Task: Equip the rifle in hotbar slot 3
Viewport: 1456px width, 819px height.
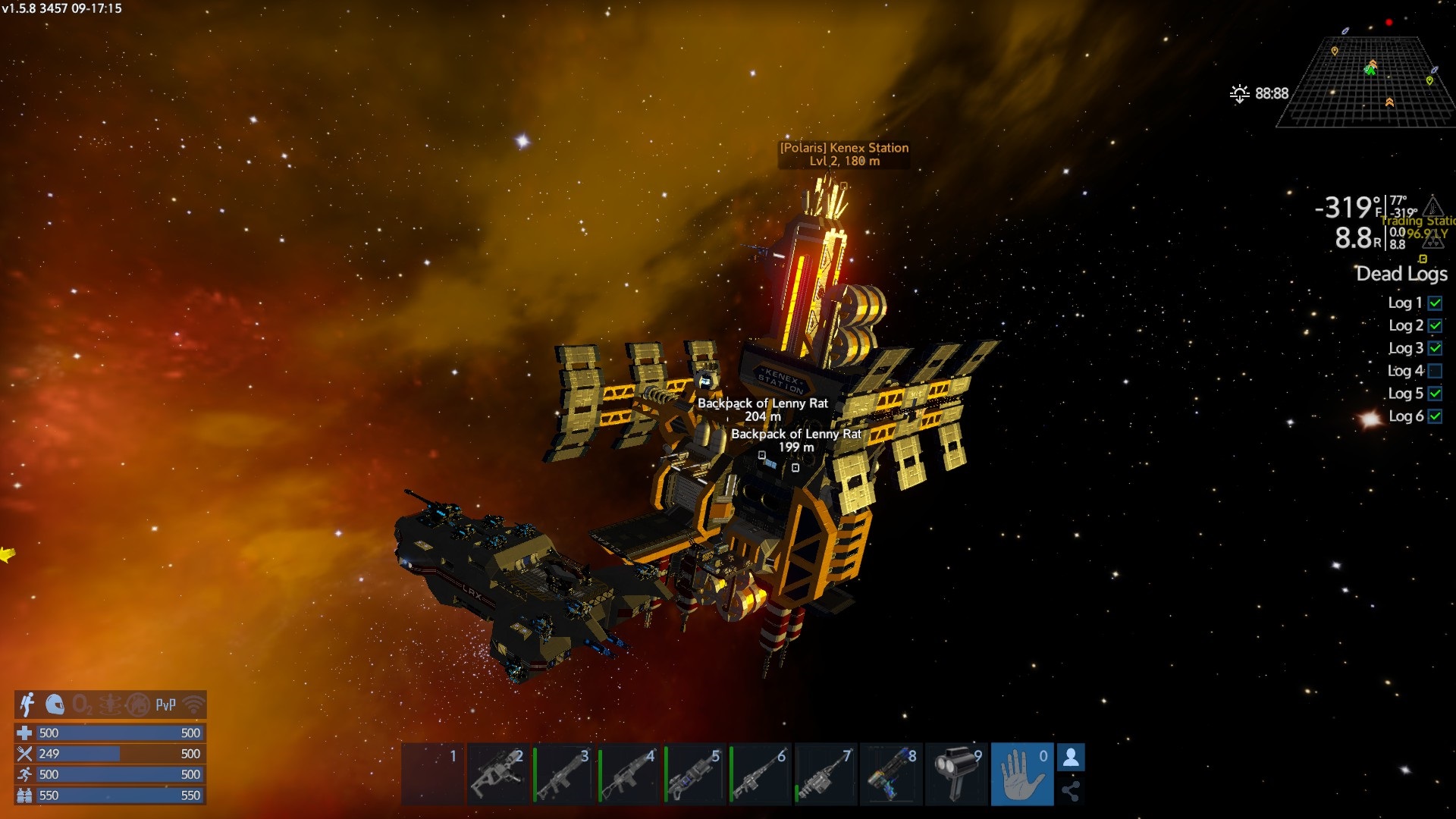Action: click(563, 774)
